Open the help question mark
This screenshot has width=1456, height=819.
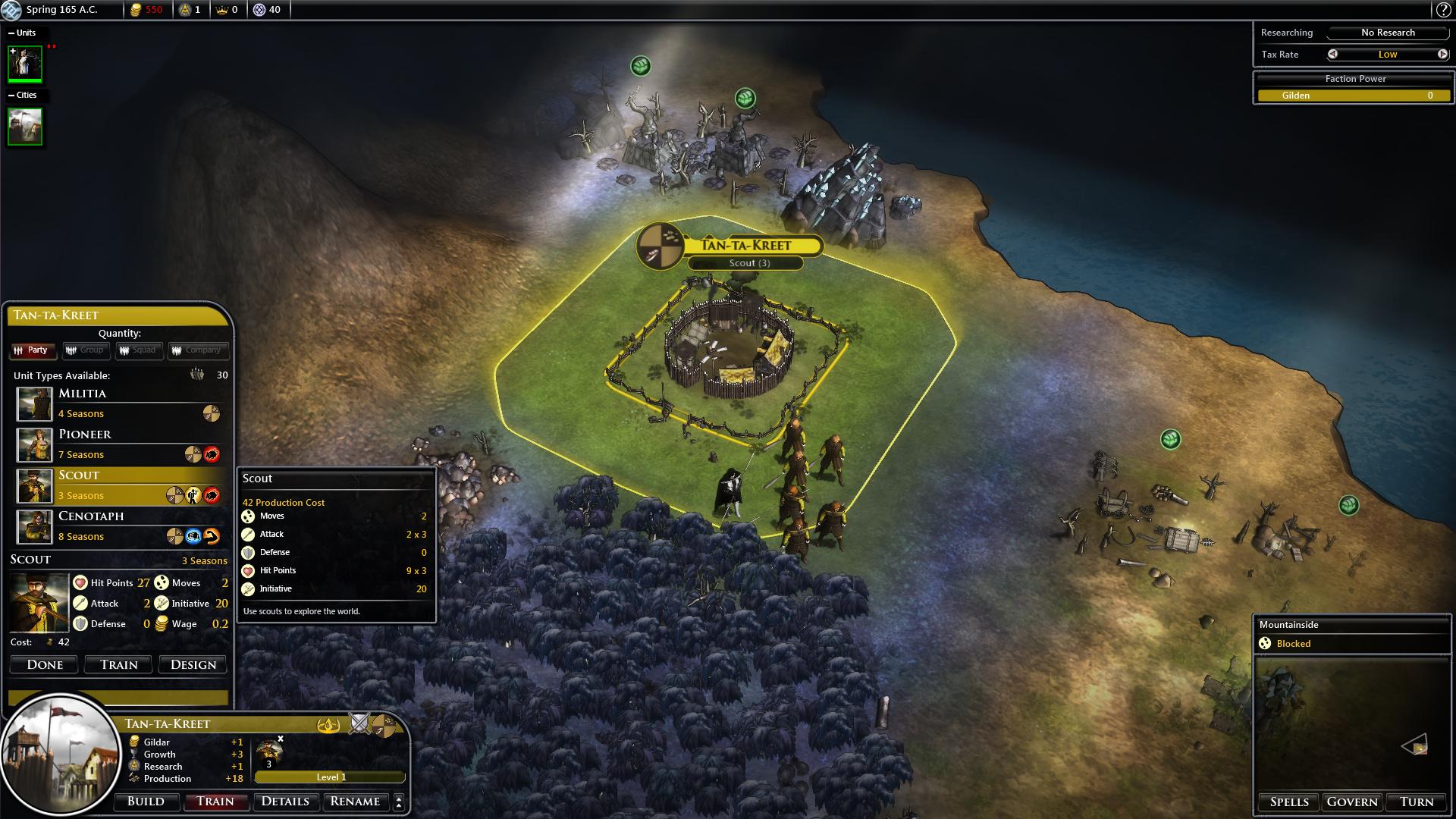[1443, 10]
